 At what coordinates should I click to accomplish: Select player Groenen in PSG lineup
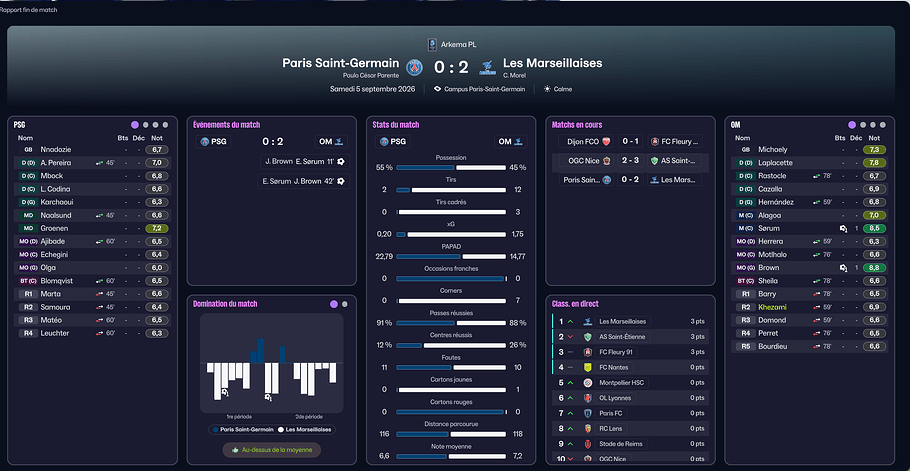point(55,228)
